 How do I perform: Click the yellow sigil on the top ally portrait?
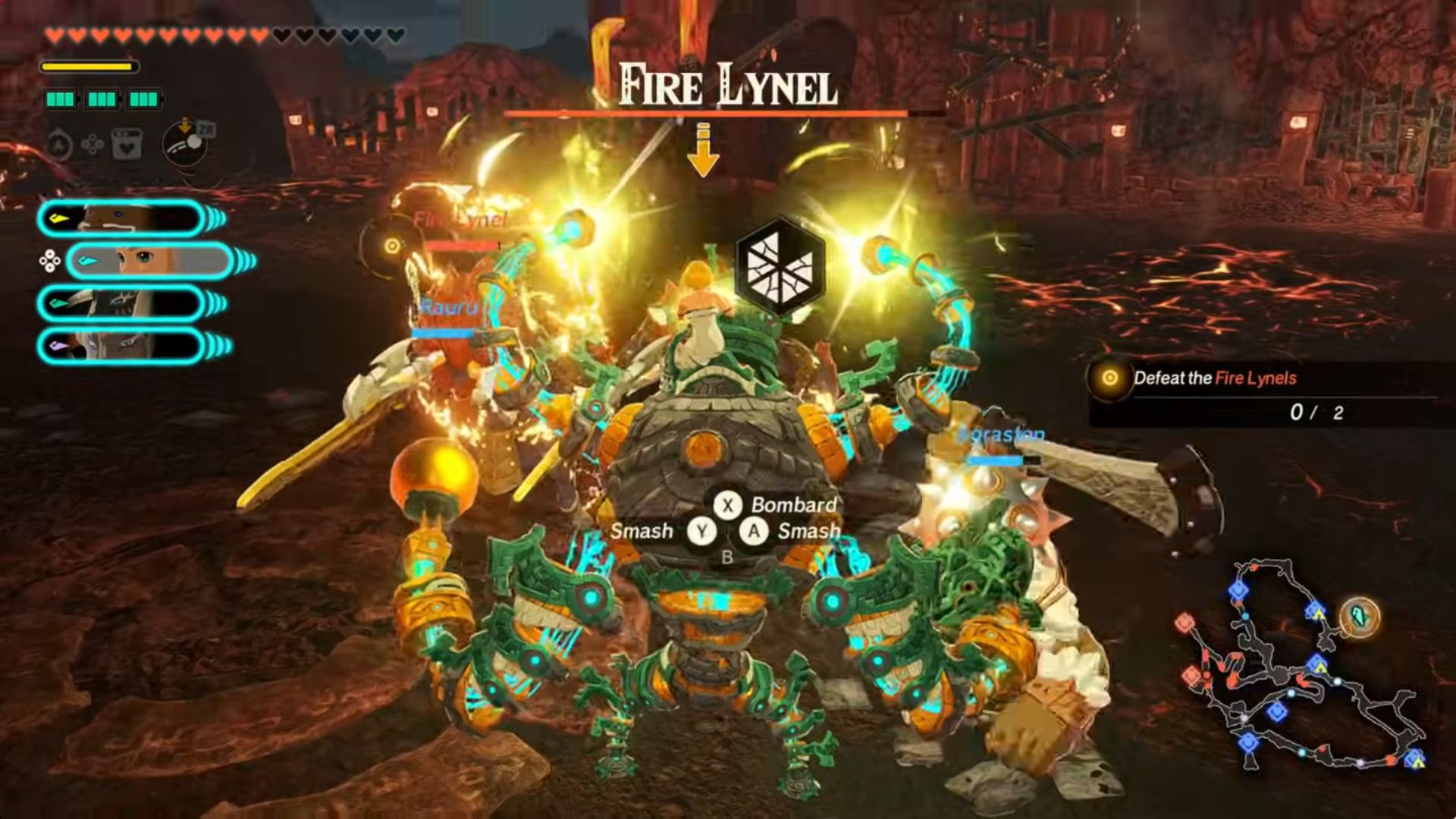coord(58,218)
